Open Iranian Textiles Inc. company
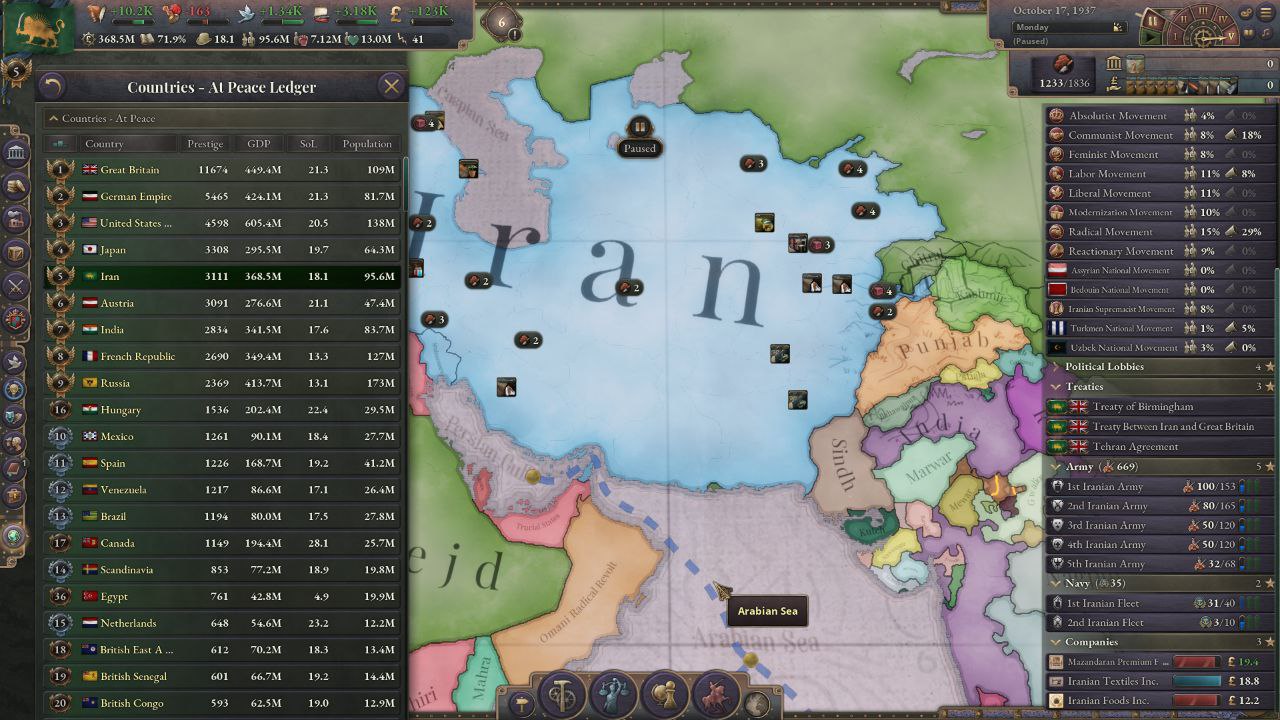Viewport: 1280px width, 720px height. [1112, 681]
